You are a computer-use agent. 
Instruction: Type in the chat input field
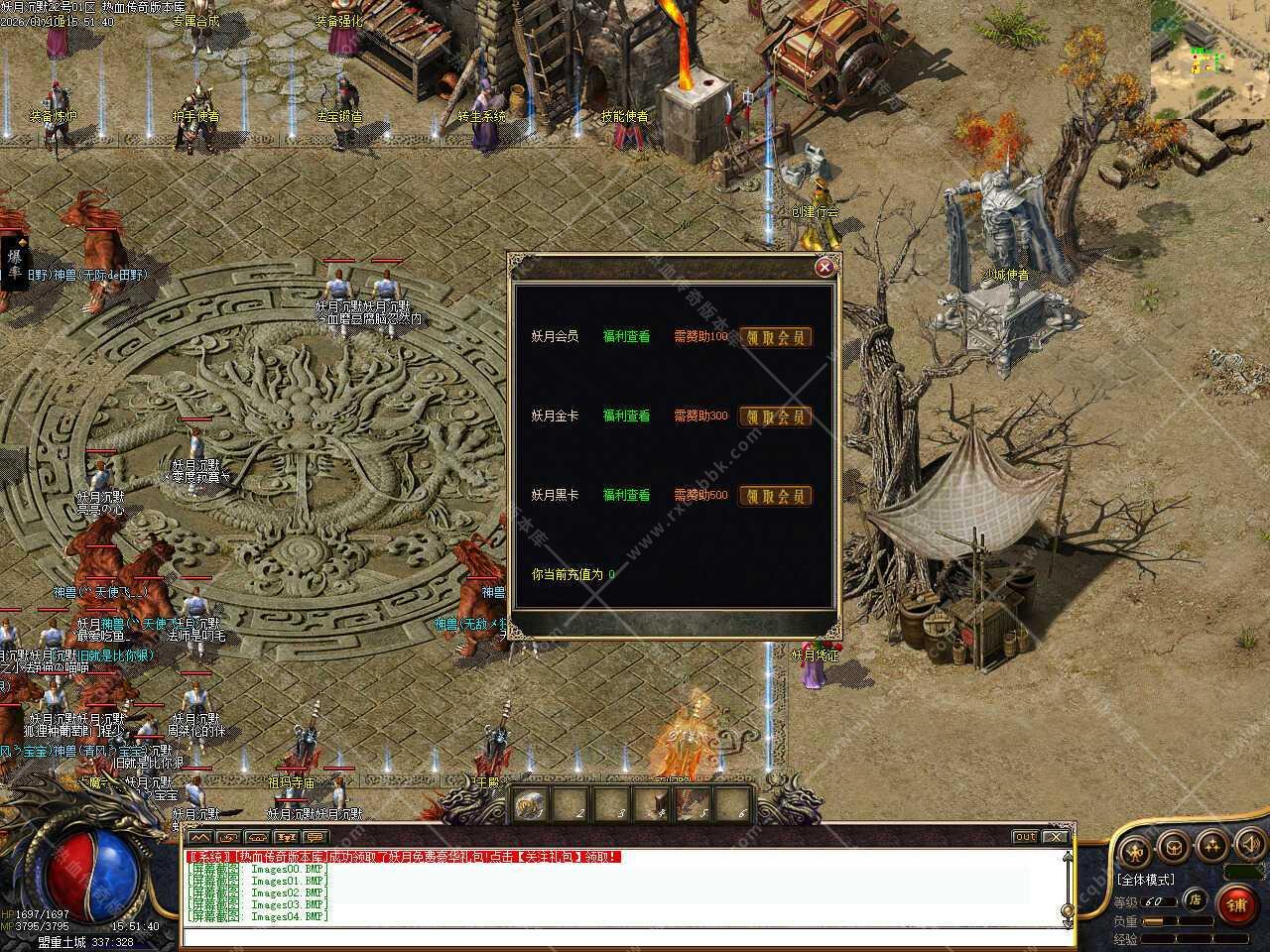625,937
